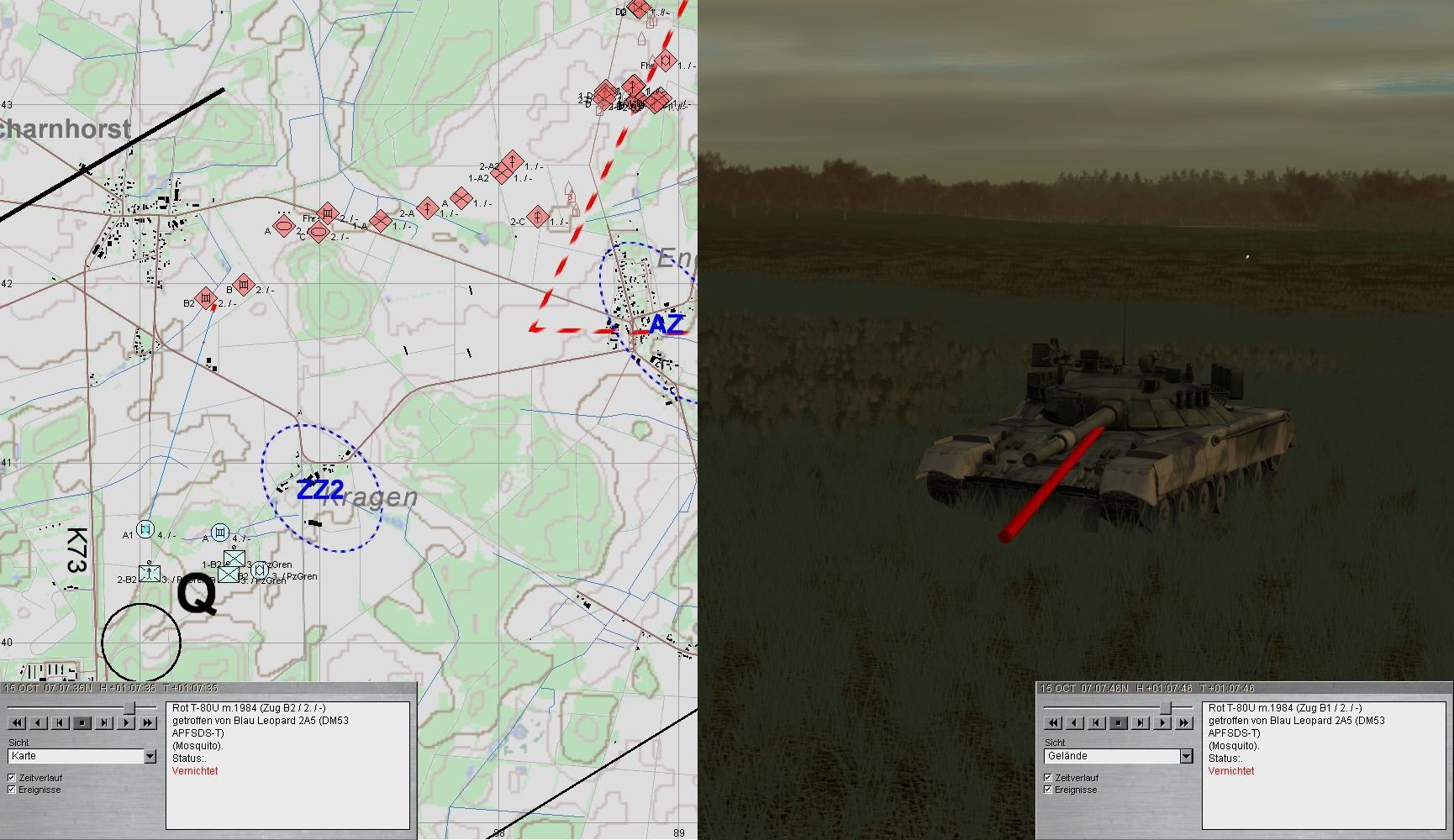Open the Sicht dropdown showing Gelände

click(x=1186, y=757)
